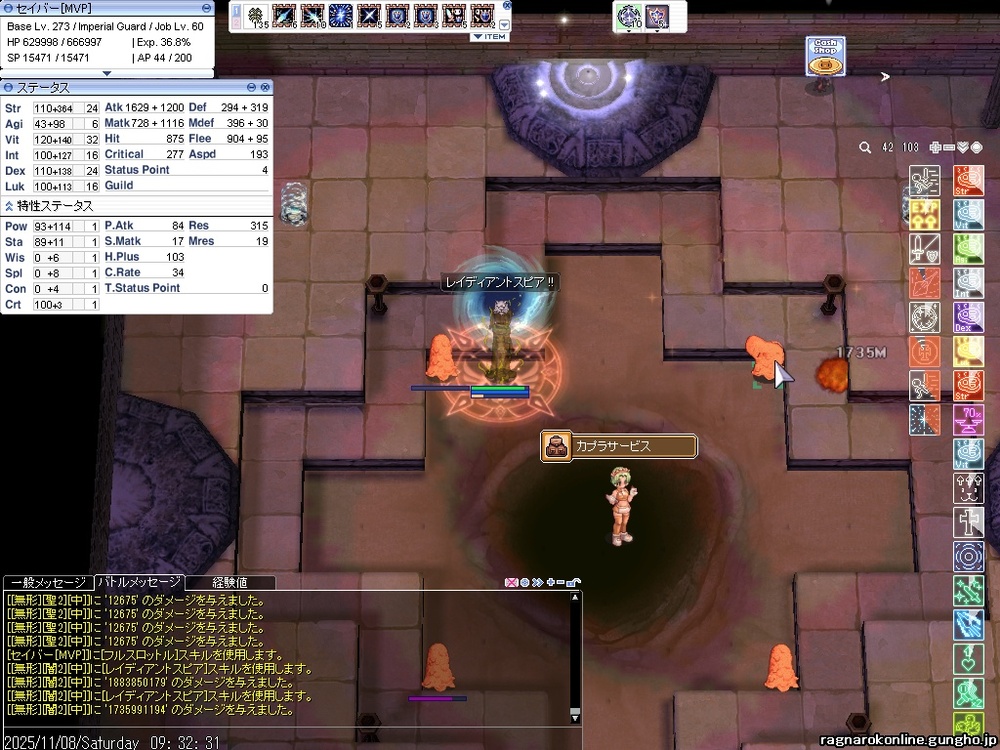Zoom in the minimap with plus button
1000x750 pixels.
[x=935, y=147]
